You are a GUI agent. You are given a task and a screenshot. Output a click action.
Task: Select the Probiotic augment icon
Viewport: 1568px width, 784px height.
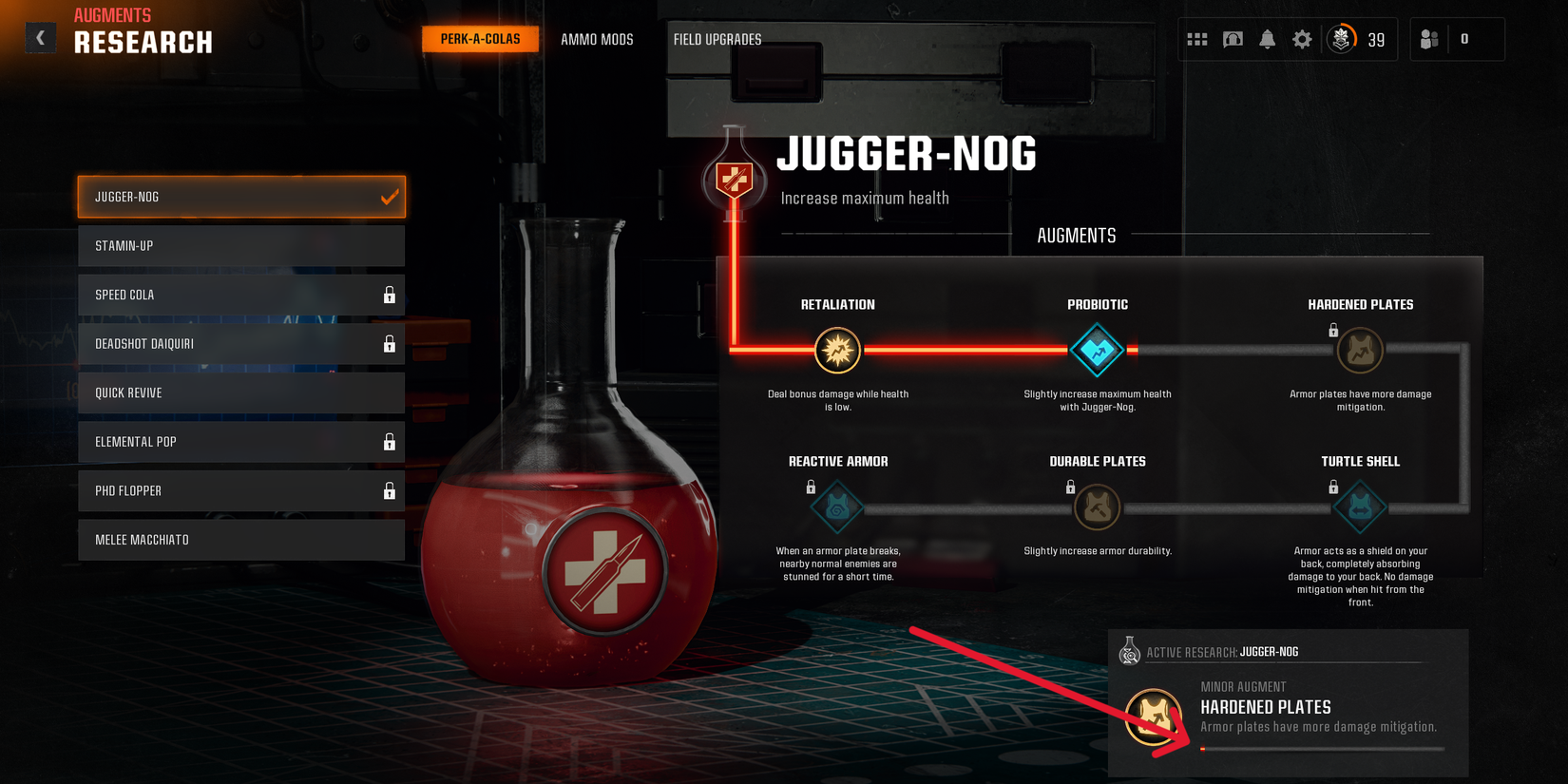pyautogui.click(x=1097, y=350)
